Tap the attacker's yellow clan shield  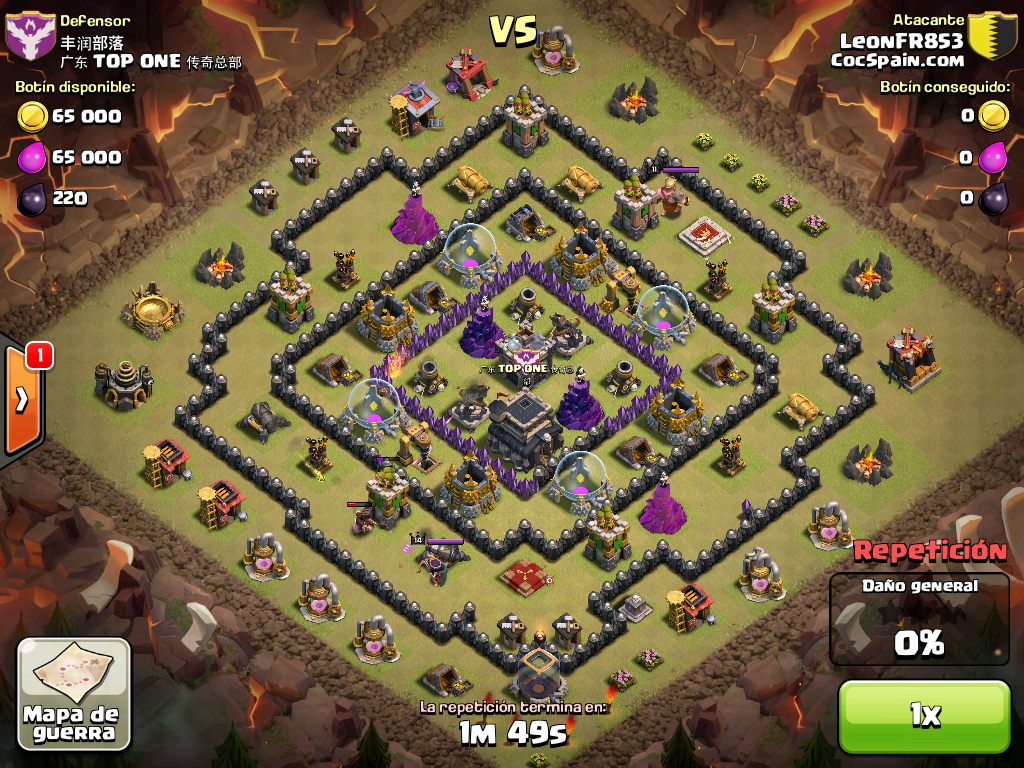pyautogui.click(x=993, y=38)
